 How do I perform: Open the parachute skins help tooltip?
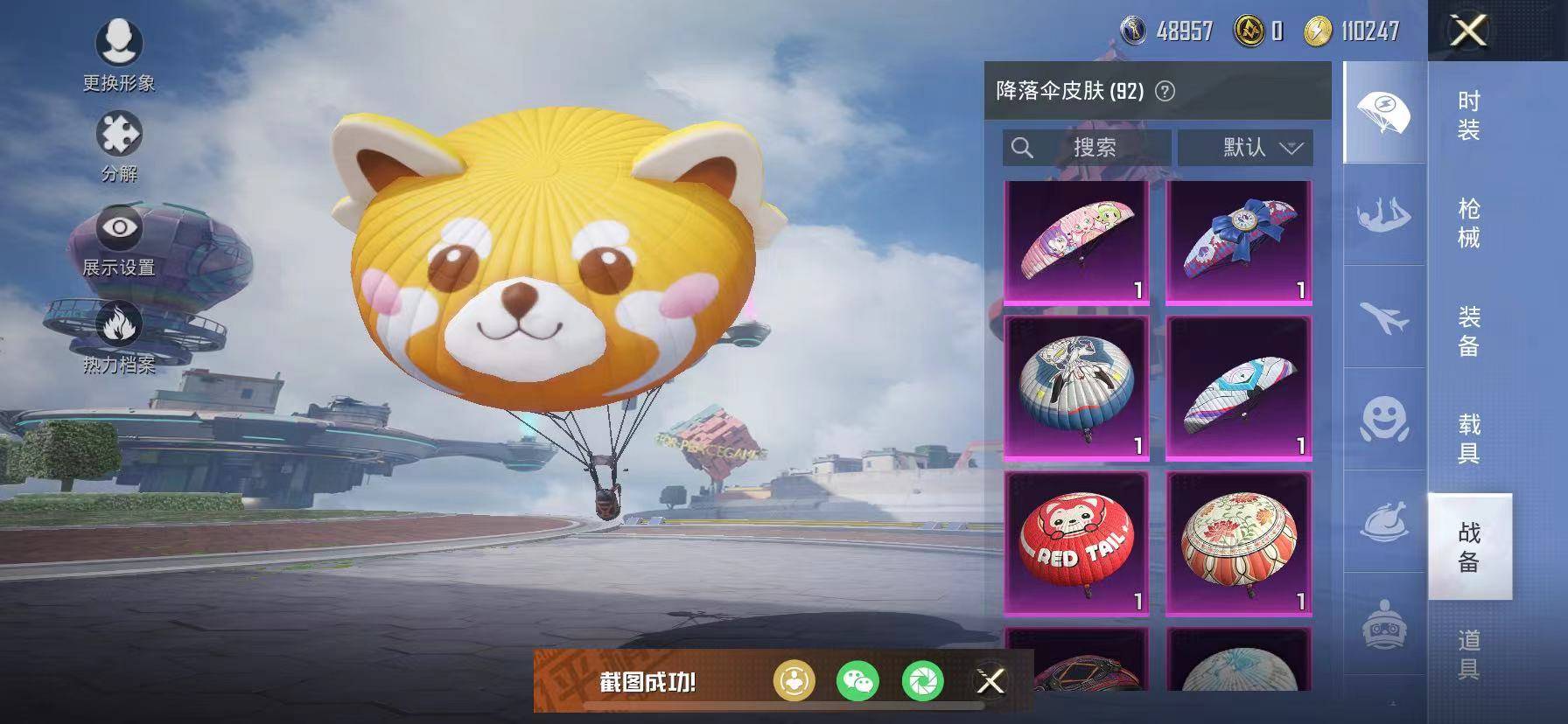(x=1164, y=91)
